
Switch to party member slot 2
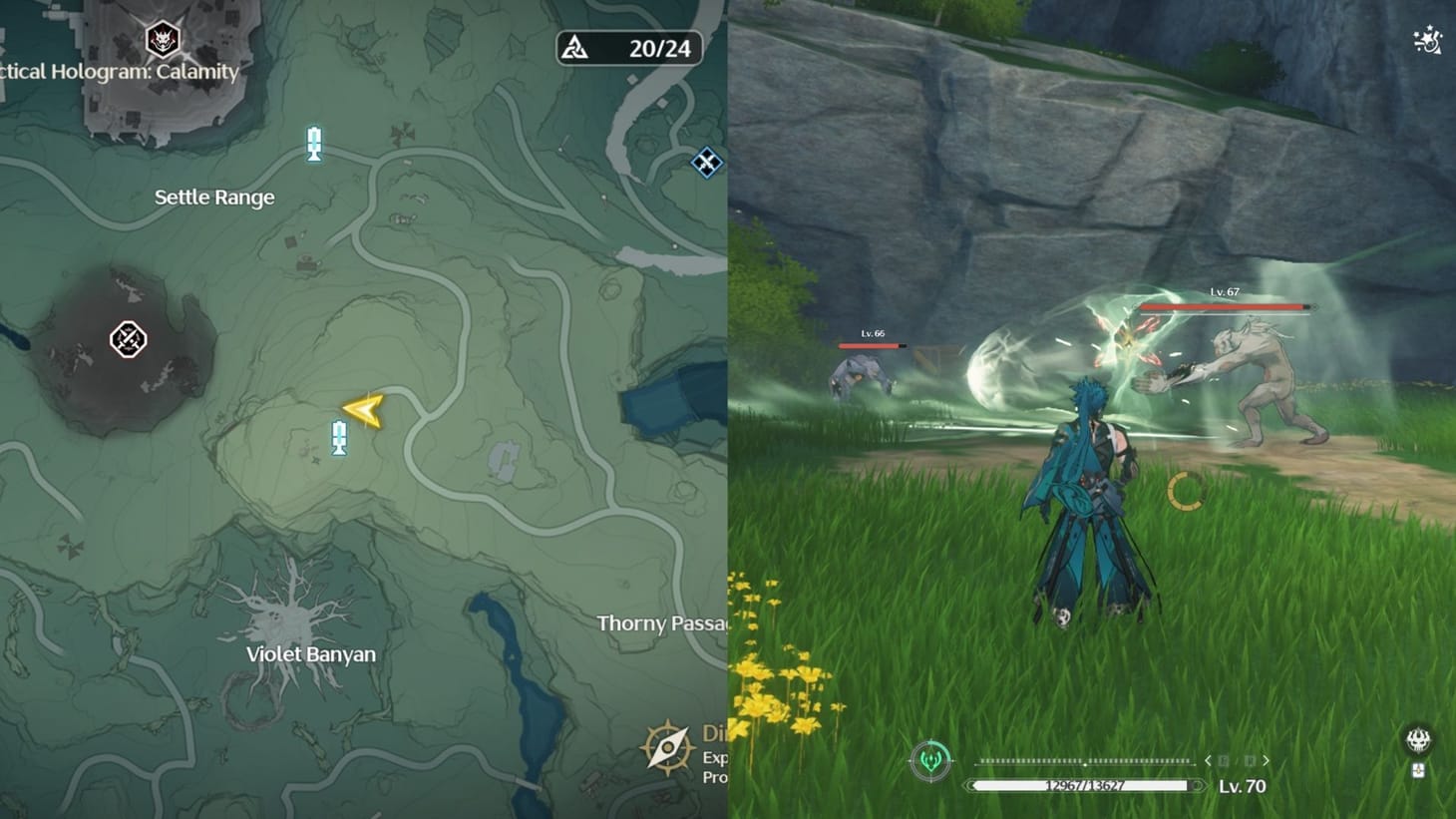click(x=1250, y=760)
